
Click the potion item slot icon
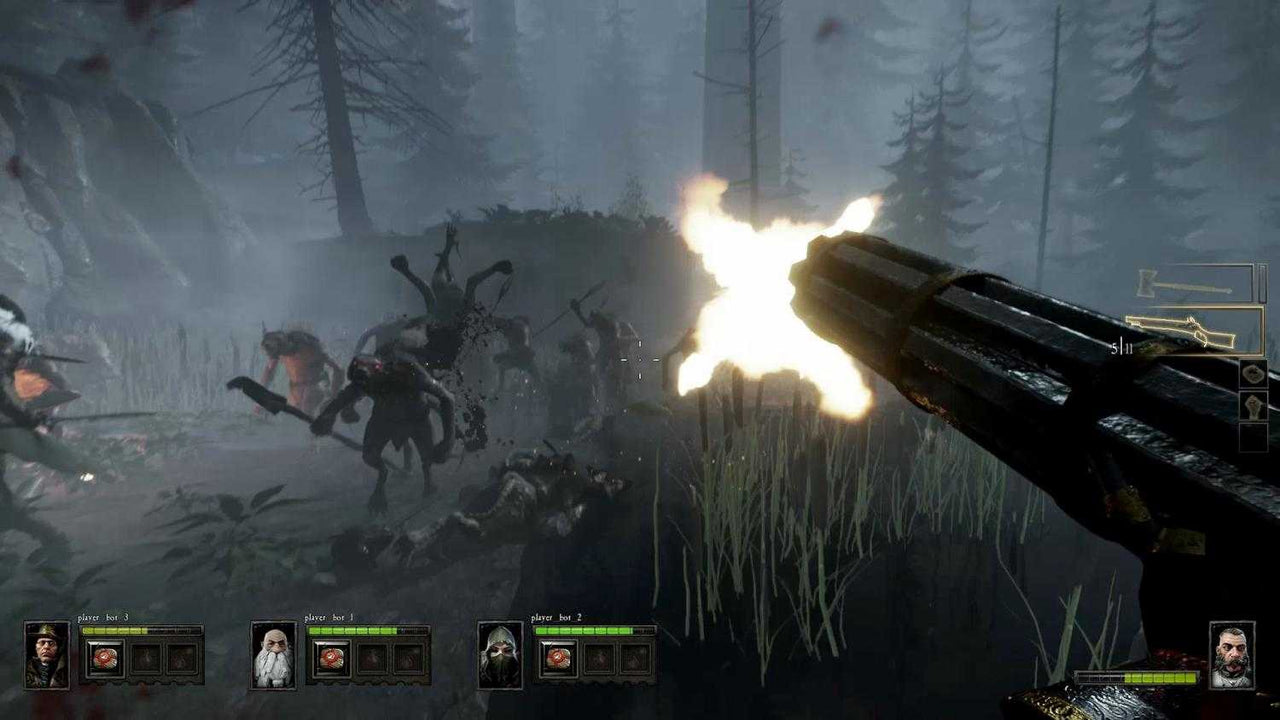coord(1254,406)
